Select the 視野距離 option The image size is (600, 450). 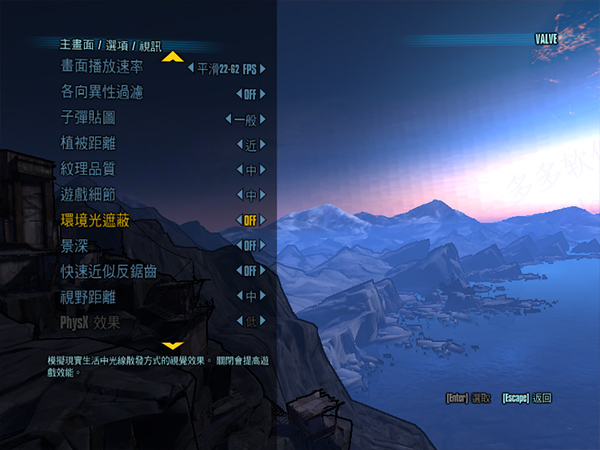point(88,296)
